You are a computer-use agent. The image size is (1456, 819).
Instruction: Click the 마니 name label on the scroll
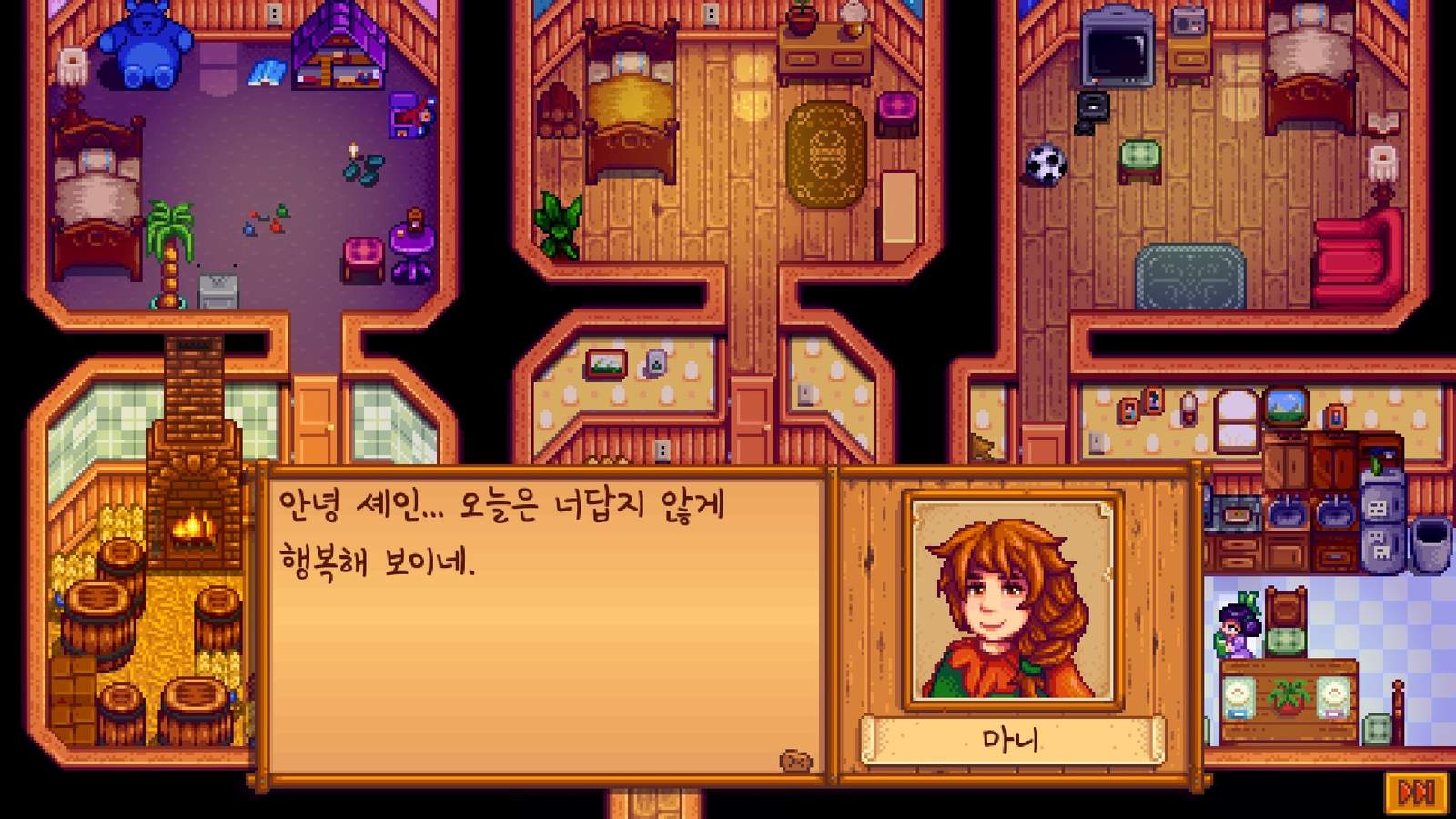click(x=1010, y=739)
